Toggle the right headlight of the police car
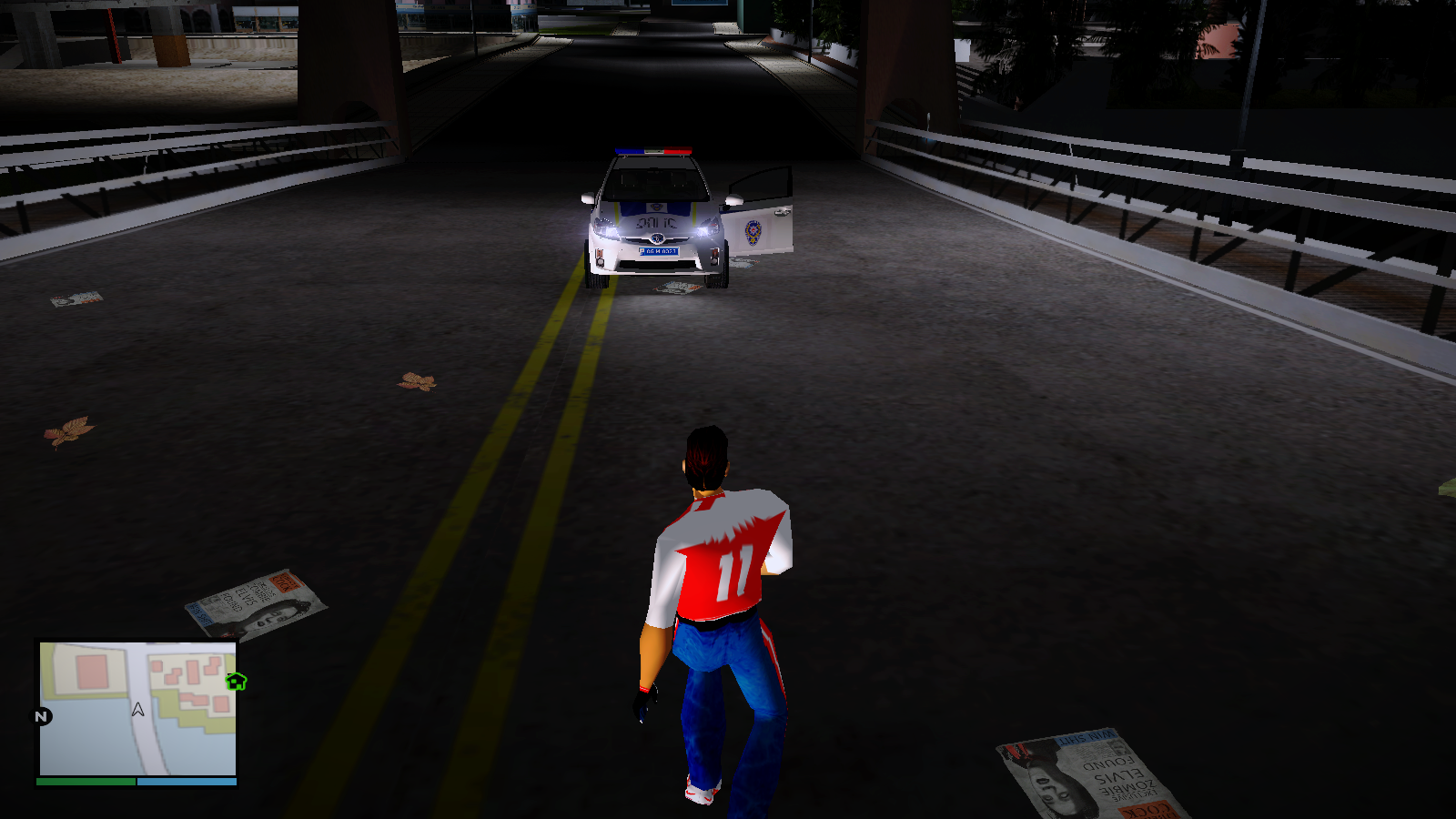 706,228
